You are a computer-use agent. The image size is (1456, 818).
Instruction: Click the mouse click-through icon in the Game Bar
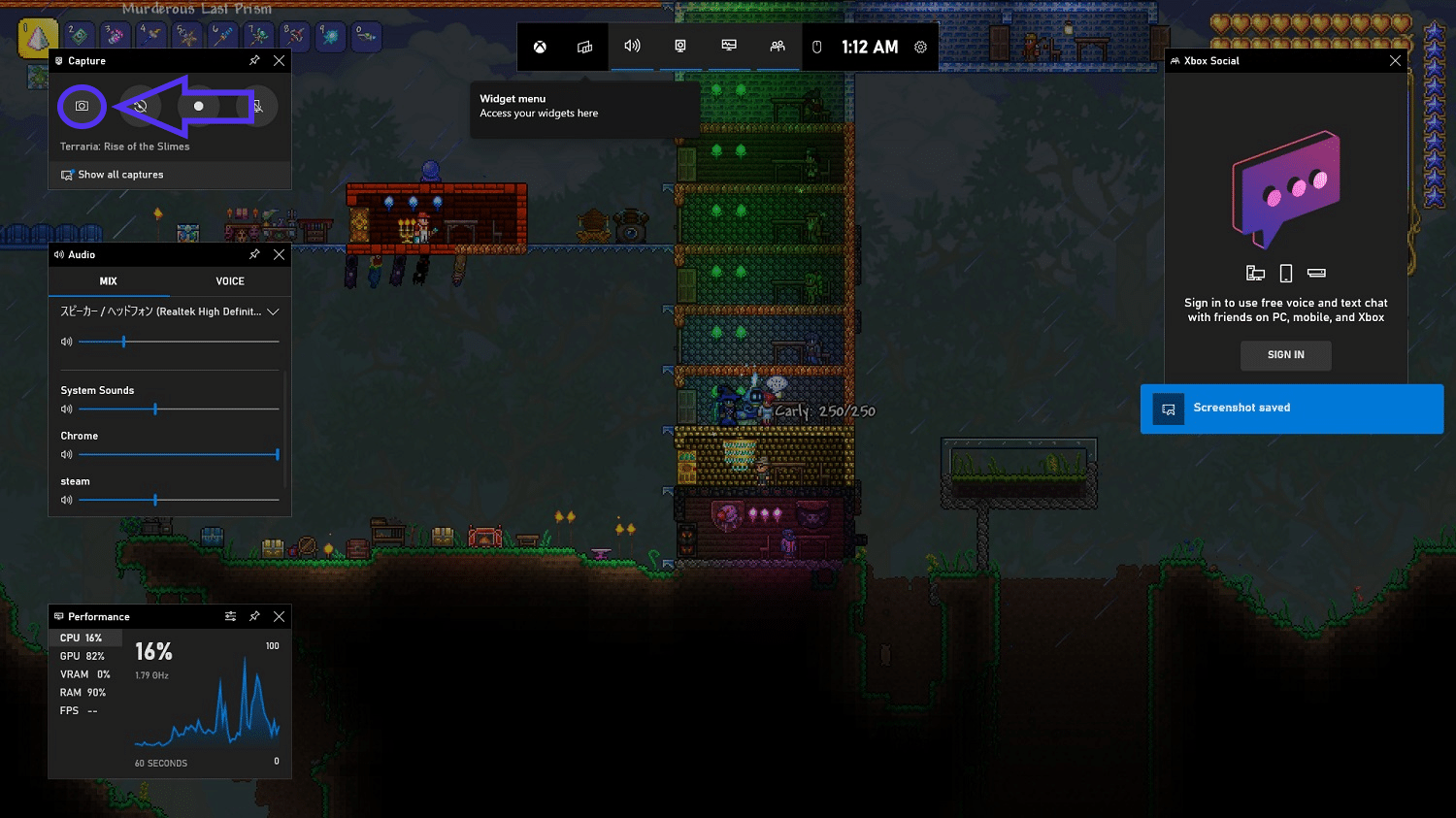point(814,46)
